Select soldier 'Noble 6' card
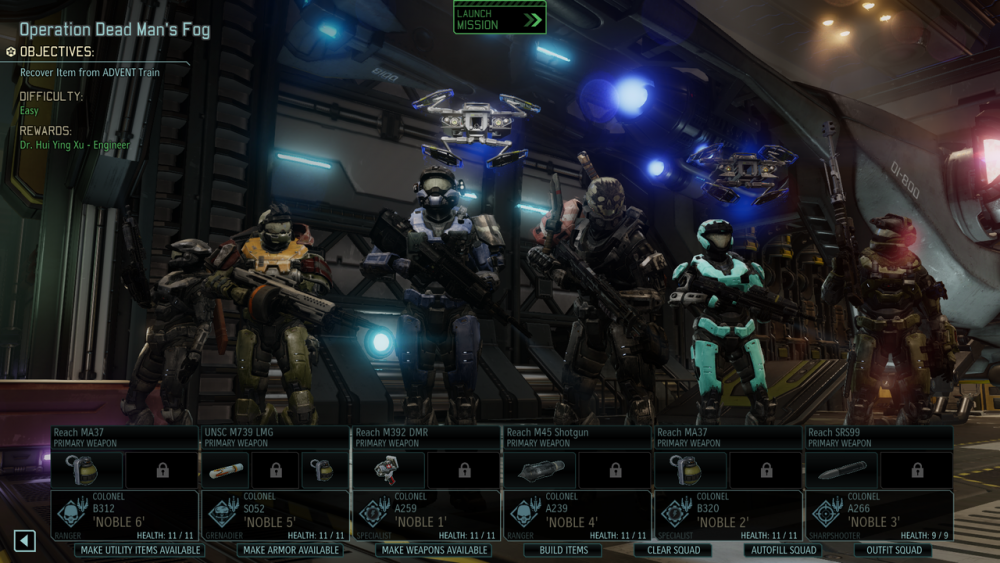 point(124,514)
